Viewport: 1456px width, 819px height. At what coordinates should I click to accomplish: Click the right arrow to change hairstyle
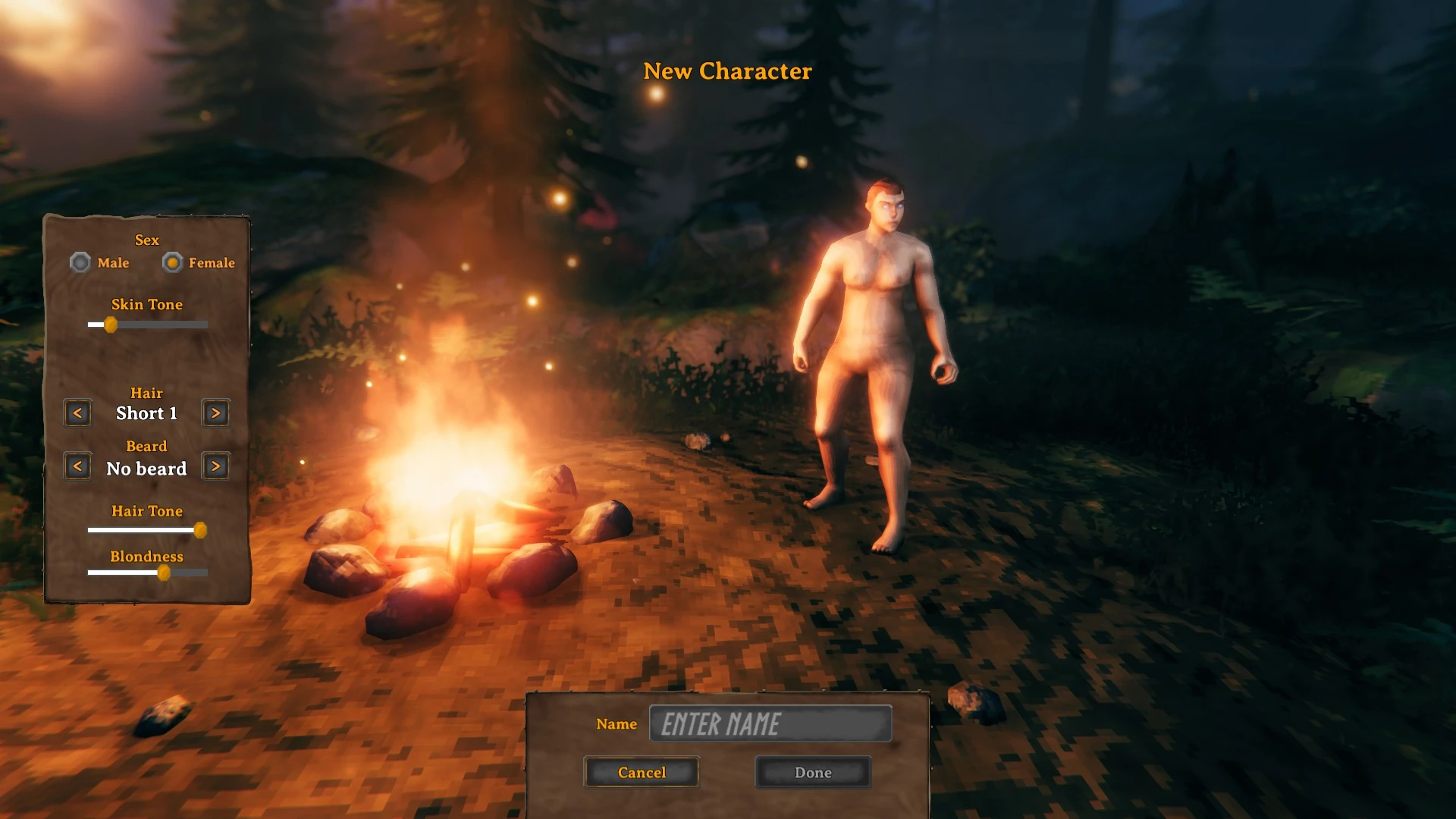[215, 413]
